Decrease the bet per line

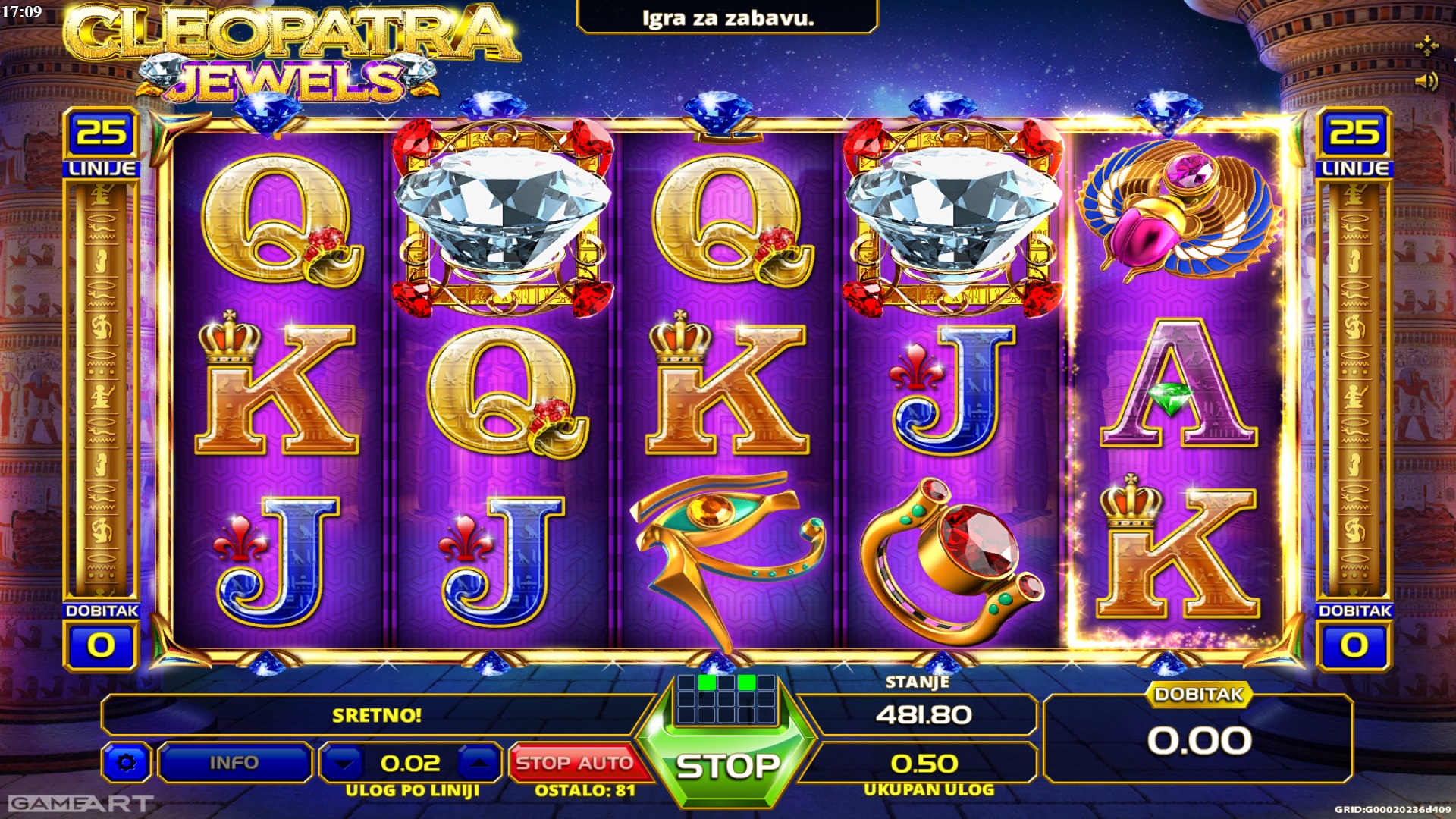[x=347, y=763]
